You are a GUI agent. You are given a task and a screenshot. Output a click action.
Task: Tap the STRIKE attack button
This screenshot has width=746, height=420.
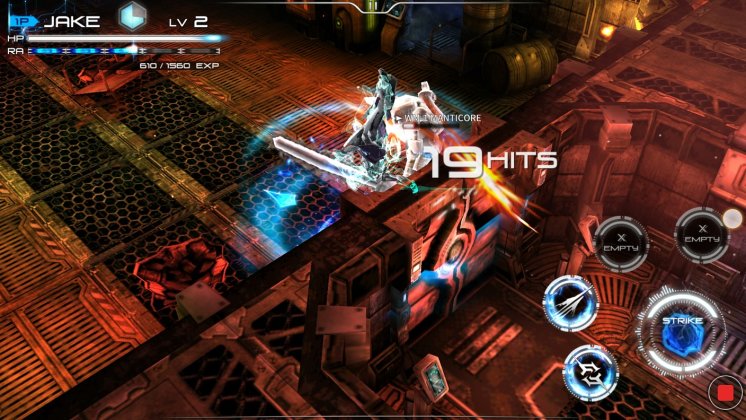682,330
